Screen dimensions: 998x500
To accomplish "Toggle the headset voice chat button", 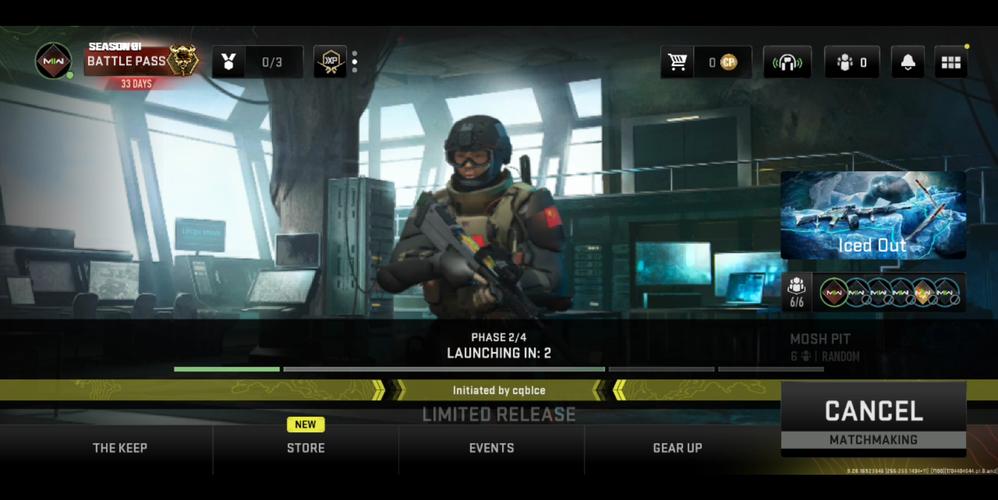I will [787, 62].
